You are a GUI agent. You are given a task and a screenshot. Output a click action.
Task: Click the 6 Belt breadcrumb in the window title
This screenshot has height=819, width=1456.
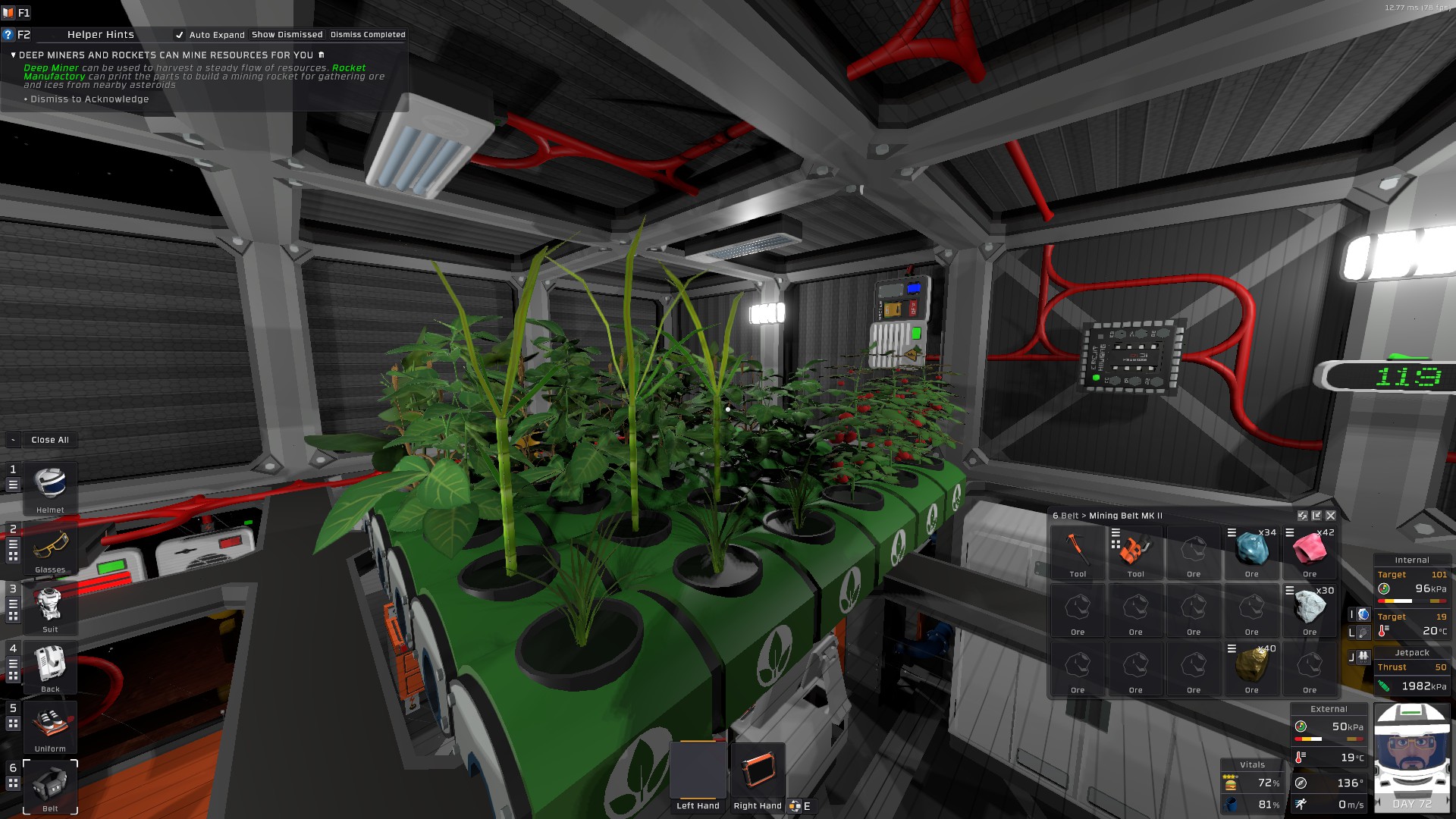coord(1065,515)
